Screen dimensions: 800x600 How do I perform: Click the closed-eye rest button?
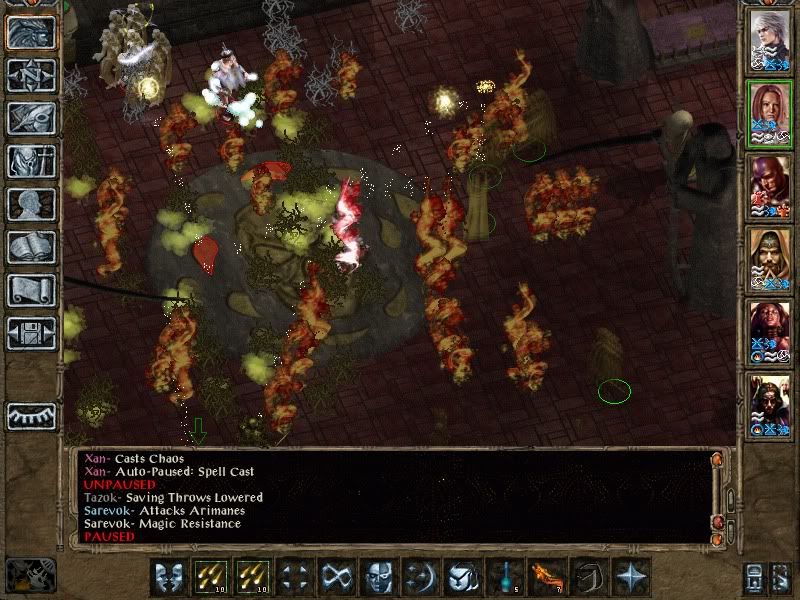coord(31,416)
